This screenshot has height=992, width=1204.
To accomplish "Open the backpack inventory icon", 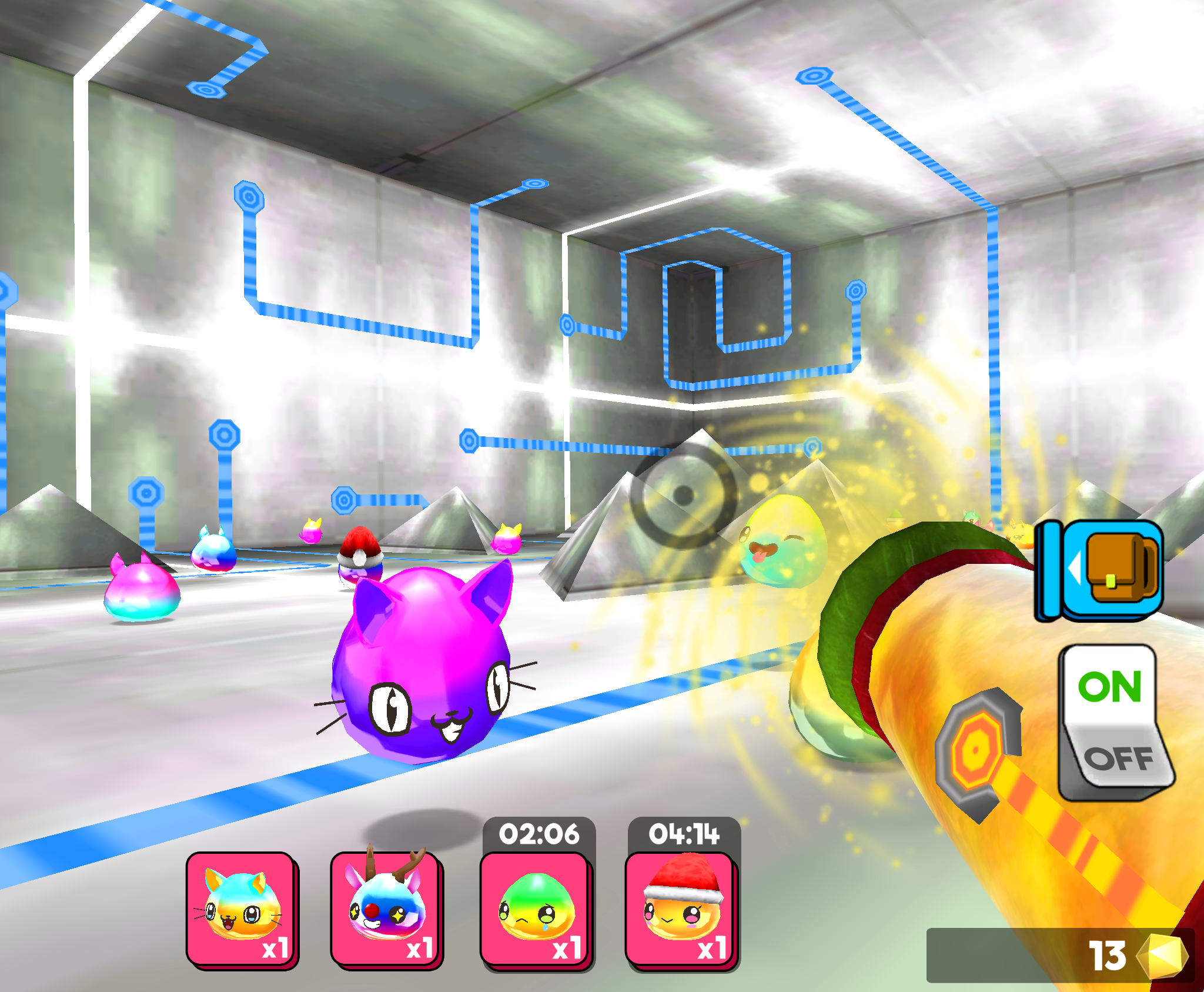I will [x=1114, y=568].
